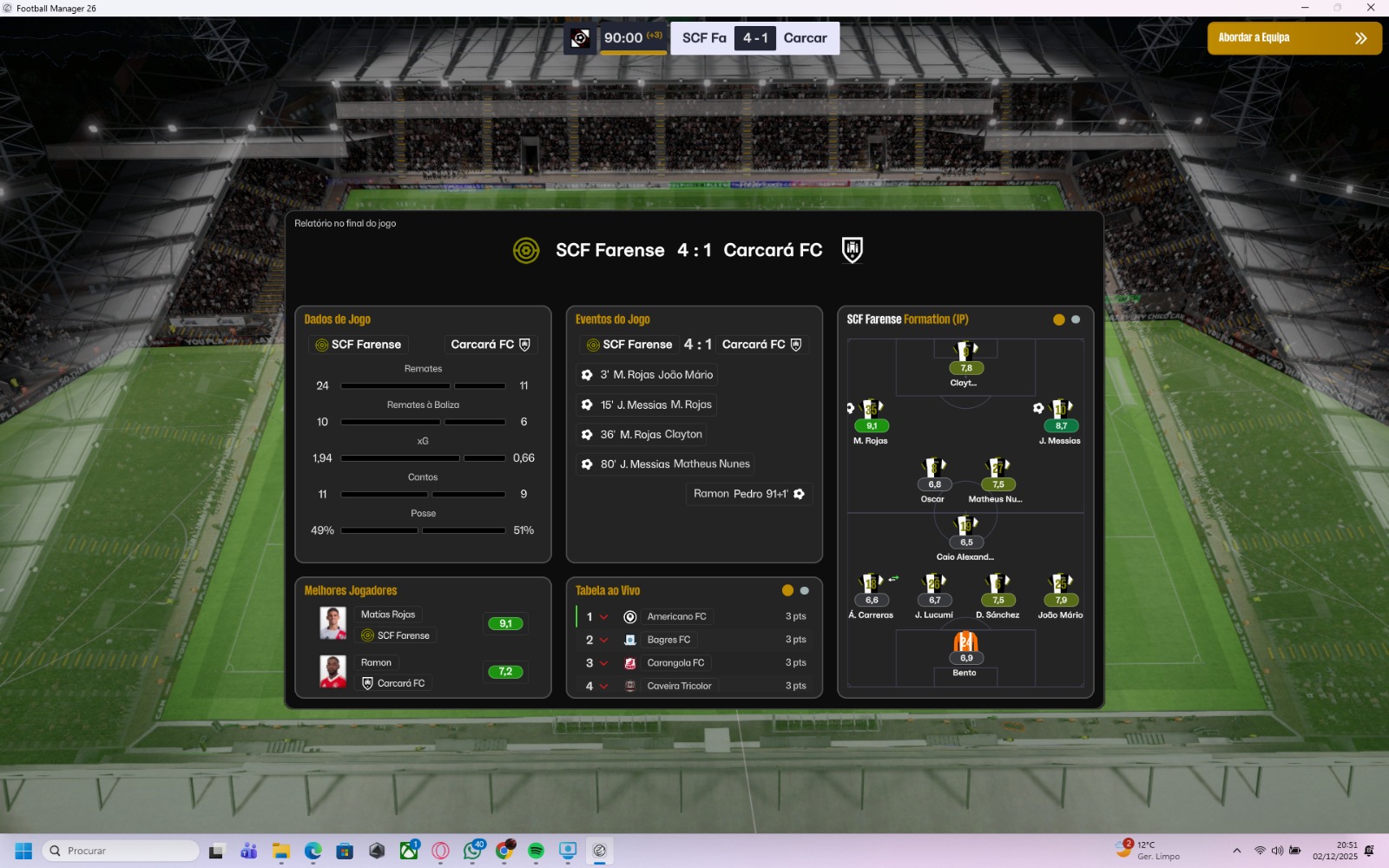Viewport: 1389px width, 868px height.
Task: Click J. Messias shirt on the formation
Action: click(x=1061, y=410)
